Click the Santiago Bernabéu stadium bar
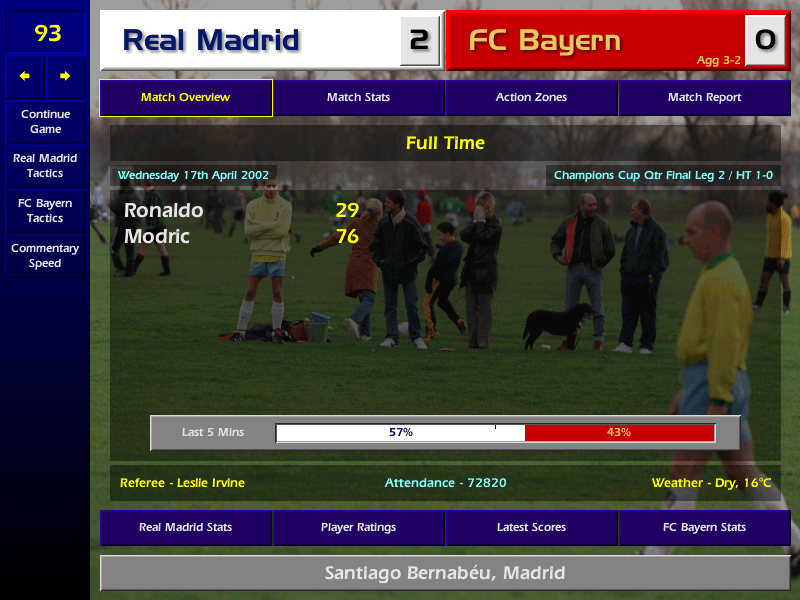 coord(445,573)
